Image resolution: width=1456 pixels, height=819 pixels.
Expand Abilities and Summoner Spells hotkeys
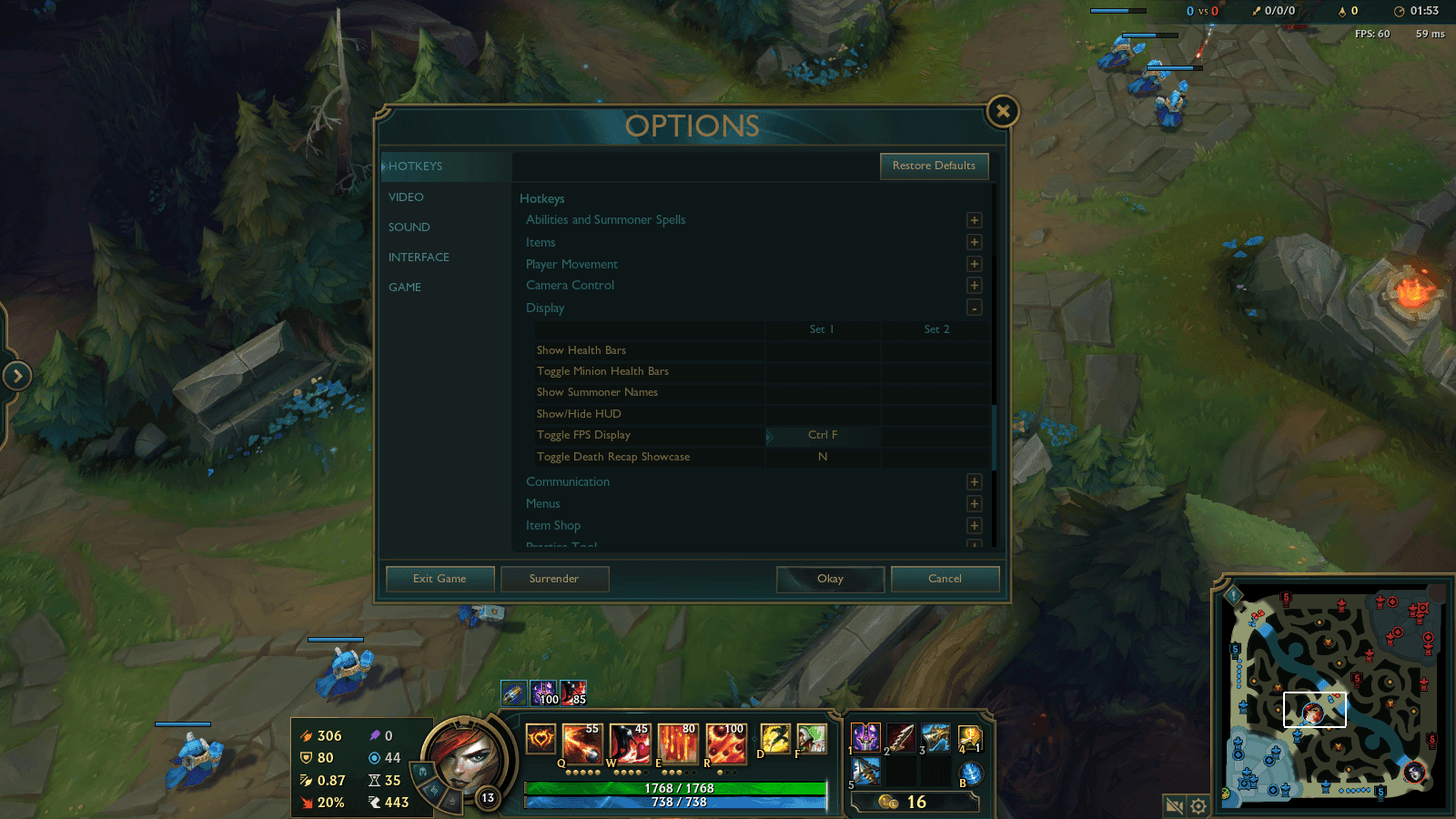tap(974, 220)
